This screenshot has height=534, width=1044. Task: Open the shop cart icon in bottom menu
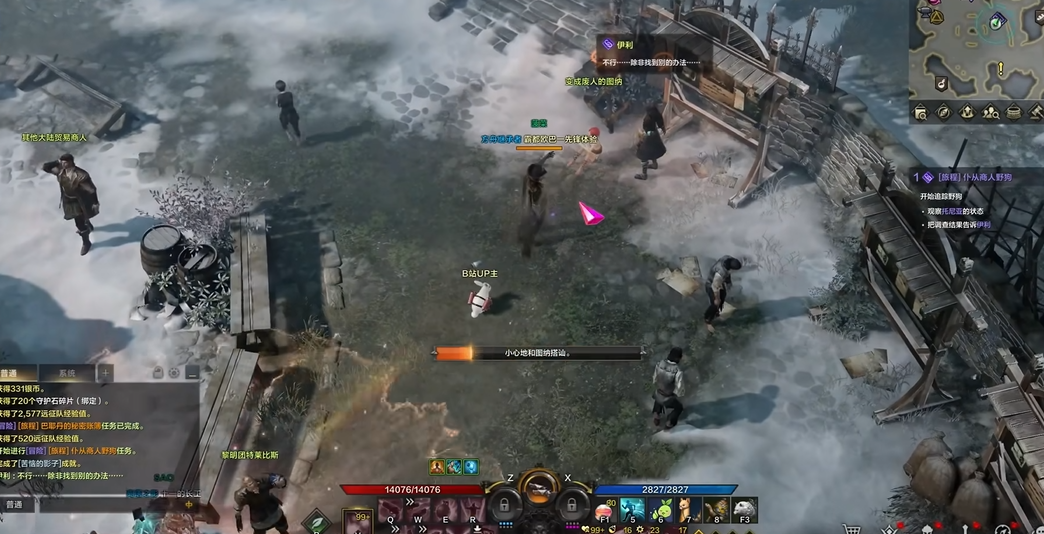pyautogui.click(x=852, y=528)
